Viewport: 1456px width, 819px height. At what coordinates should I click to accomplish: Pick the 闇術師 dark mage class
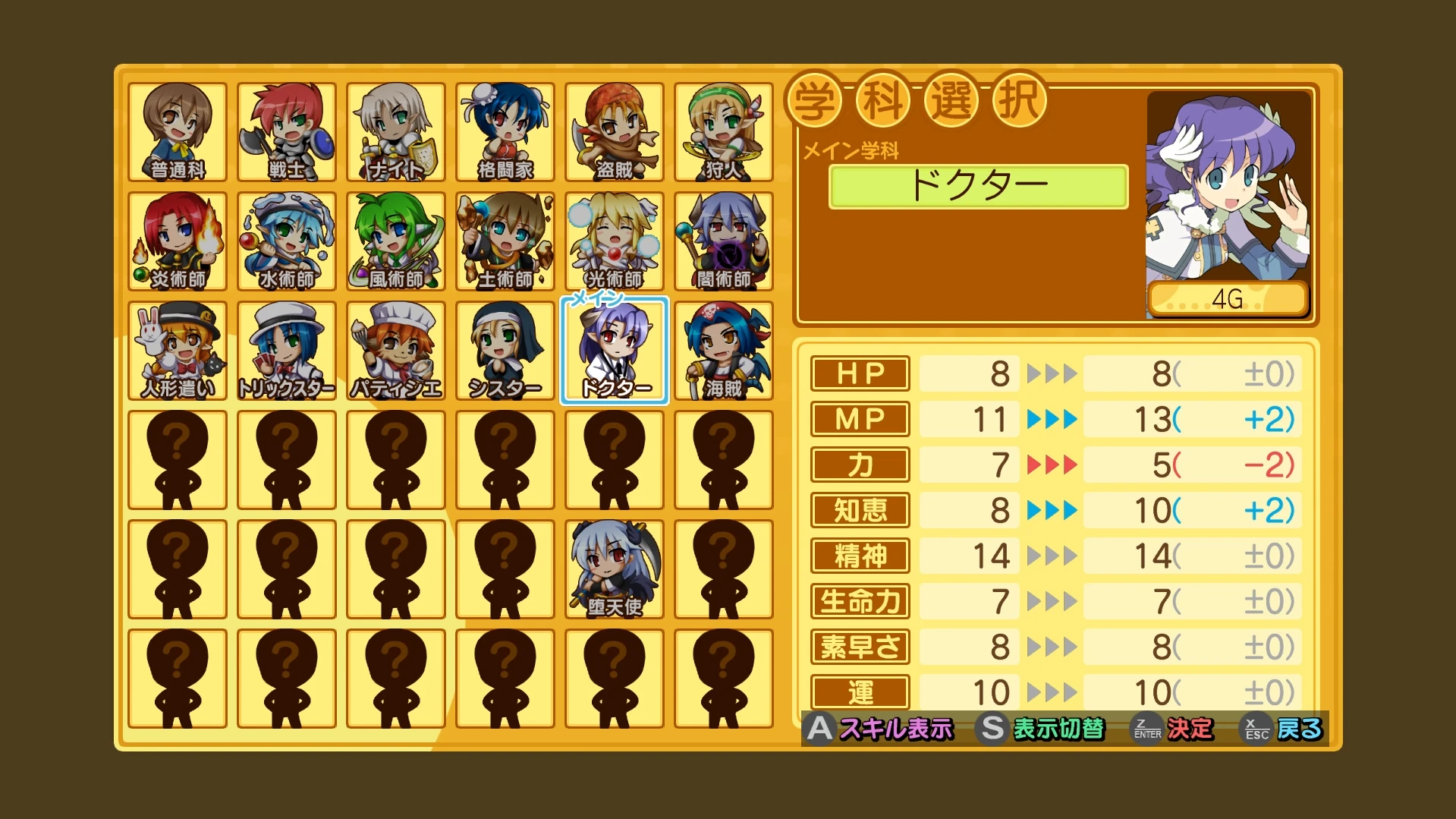[724, 241]
